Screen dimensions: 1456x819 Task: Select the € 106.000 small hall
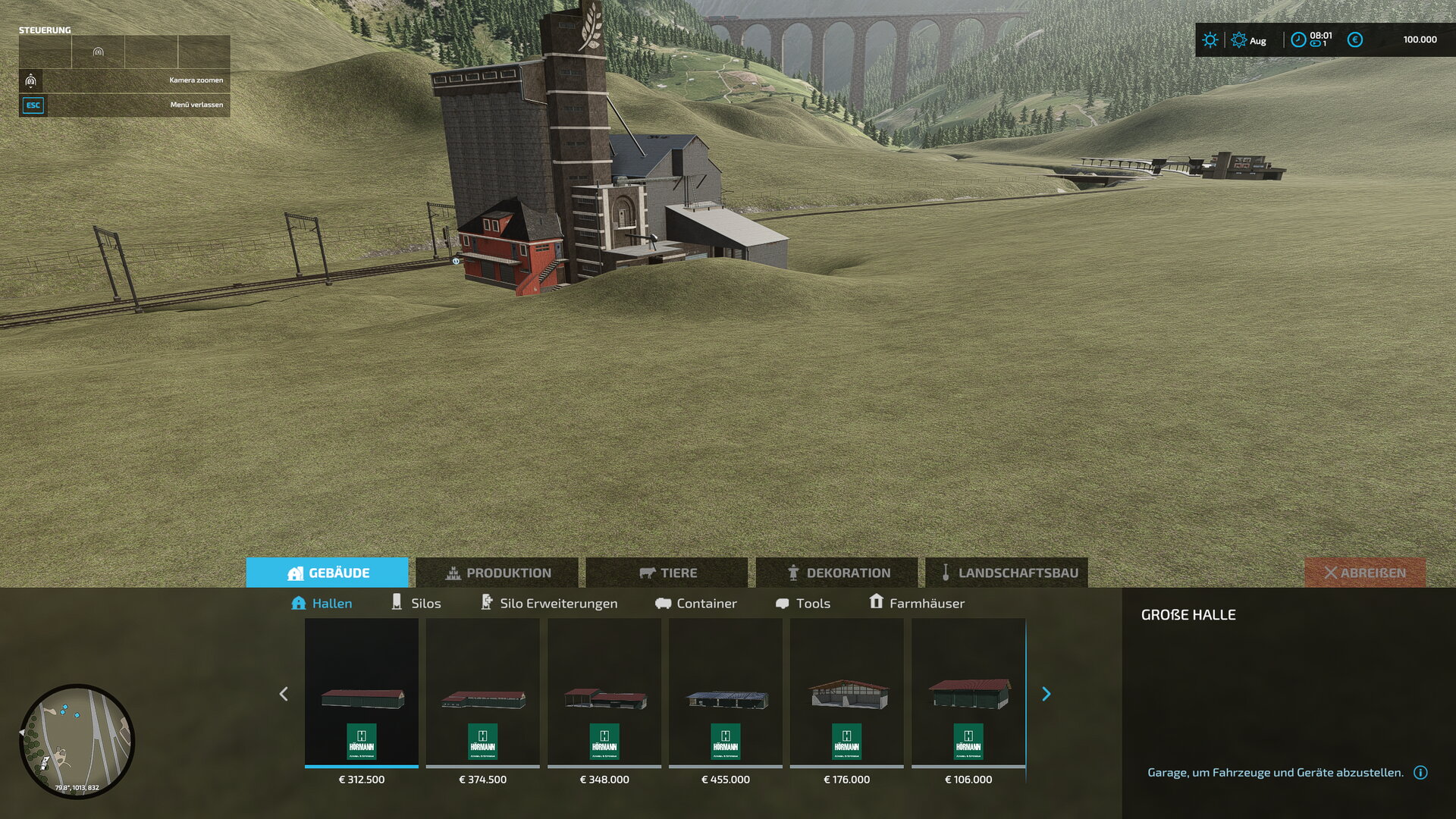968,694
